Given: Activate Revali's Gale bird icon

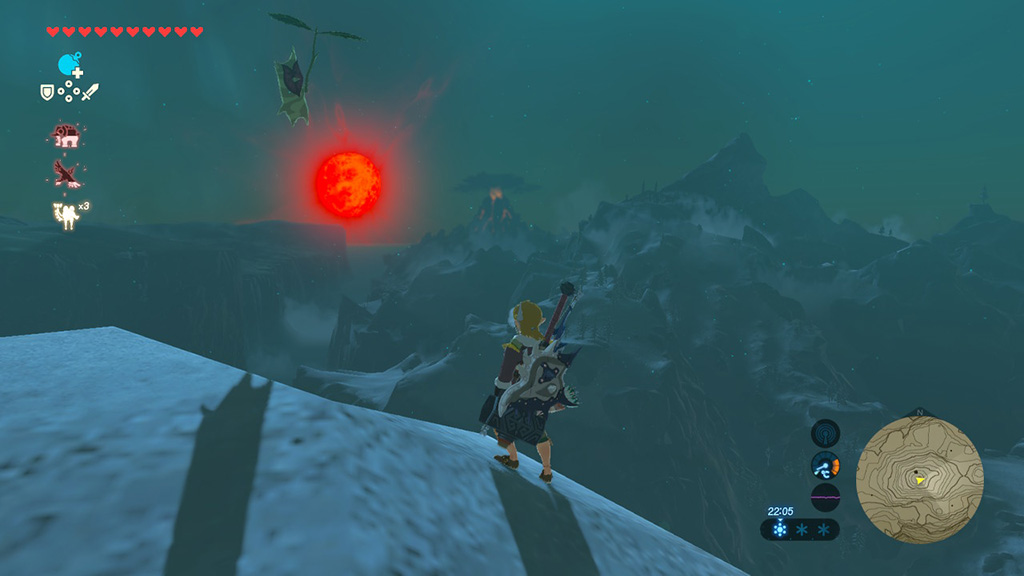Looking at the screenshot, I should click(x=67, y=173).
